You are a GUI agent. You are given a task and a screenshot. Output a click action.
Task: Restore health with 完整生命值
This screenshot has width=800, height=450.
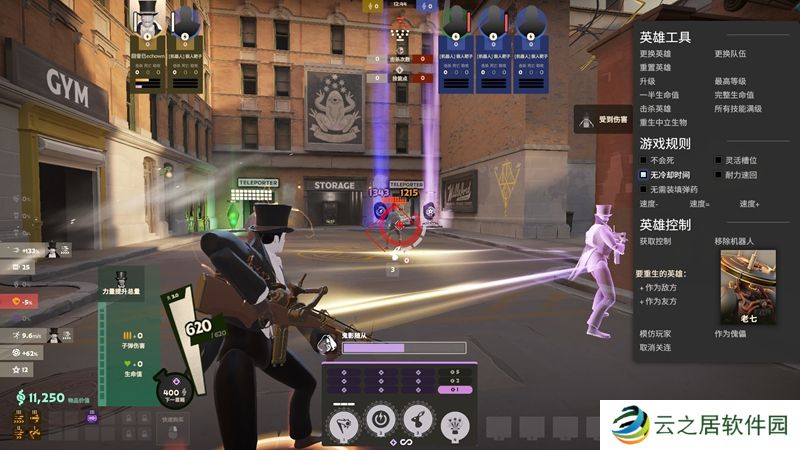click(x=734, y=95)
